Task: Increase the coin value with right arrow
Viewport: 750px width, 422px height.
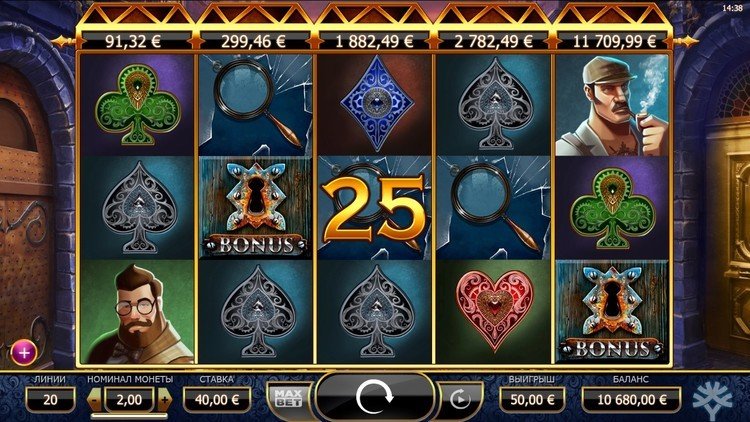Action: coord(164,399)
